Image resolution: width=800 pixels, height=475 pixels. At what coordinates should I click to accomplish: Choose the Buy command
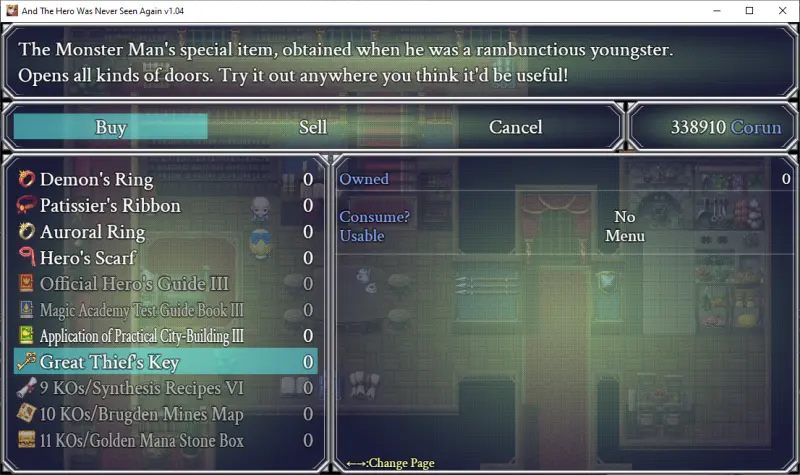pos(110,127)
